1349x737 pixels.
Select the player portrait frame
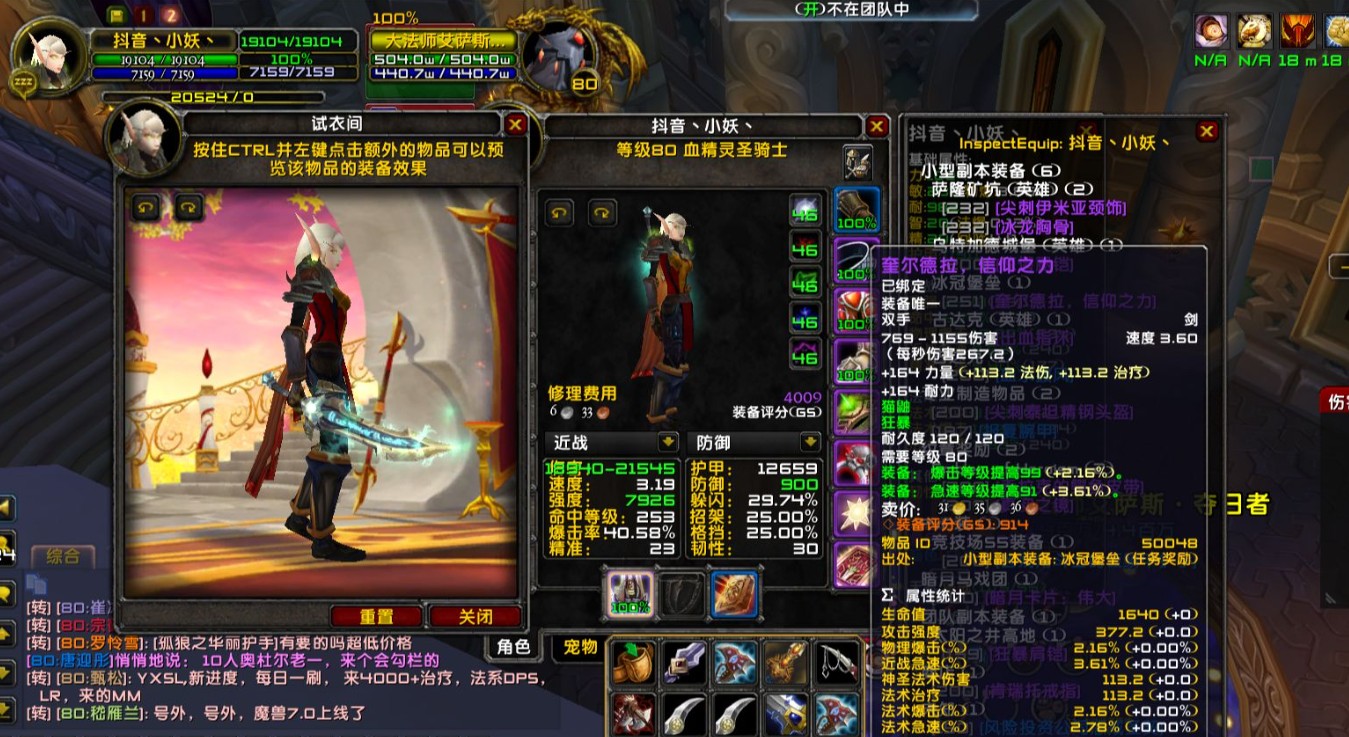point(41,59)
